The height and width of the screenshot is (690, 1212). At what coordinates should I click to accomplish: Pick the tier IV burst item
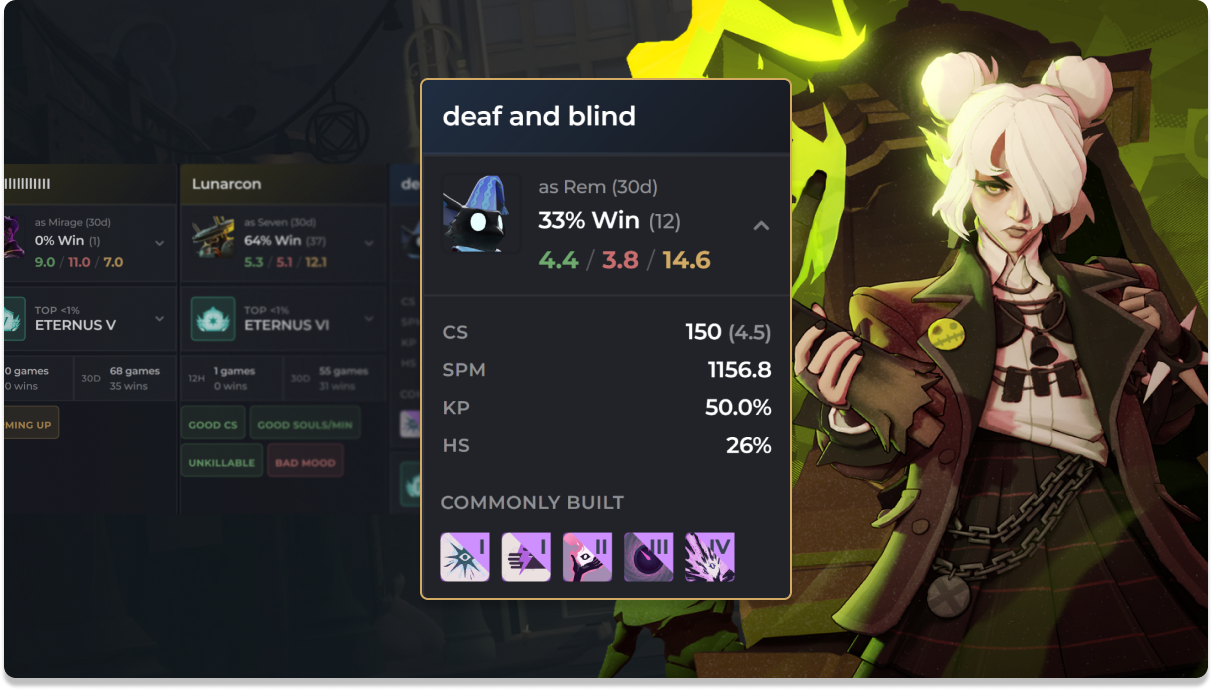tap(710, 557)
